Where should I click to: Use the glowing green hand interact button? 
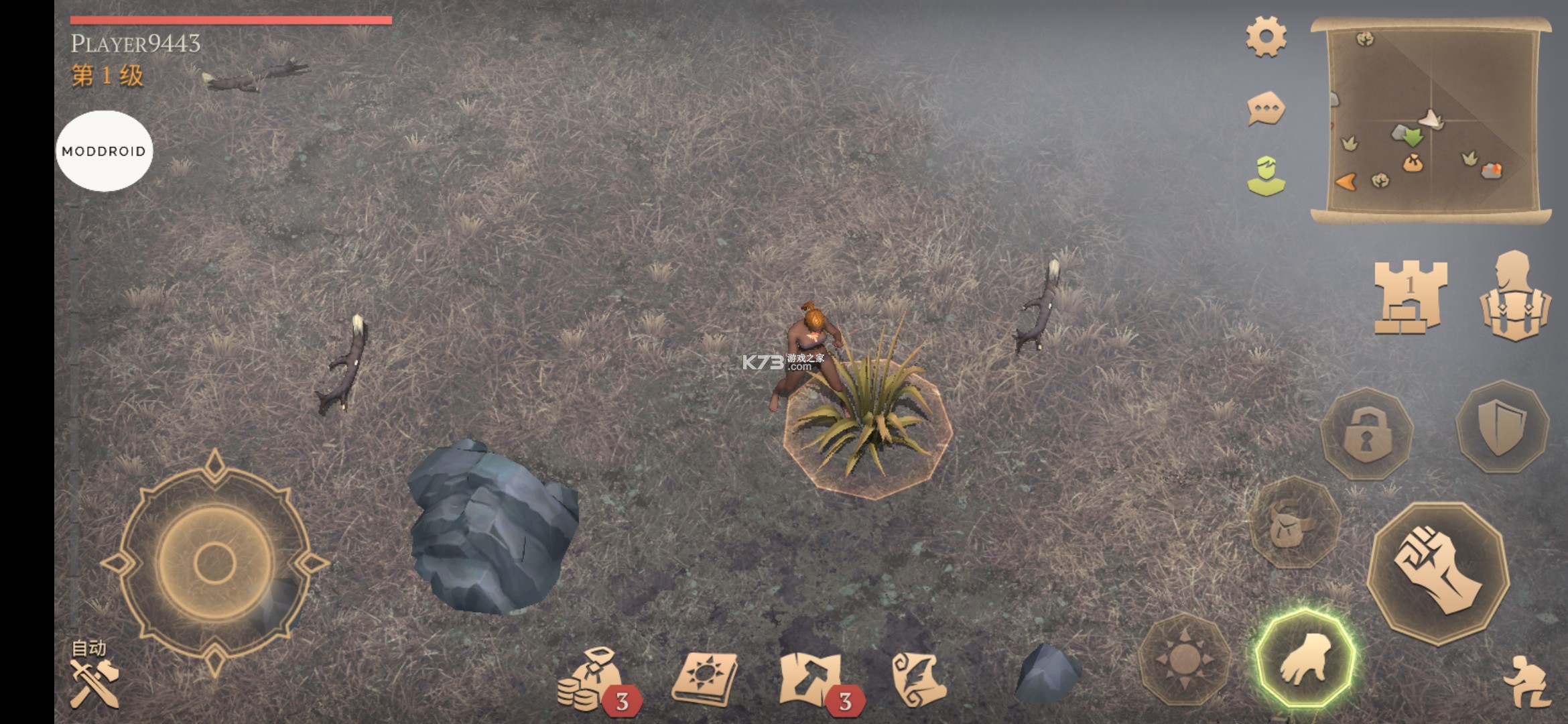1305,659
